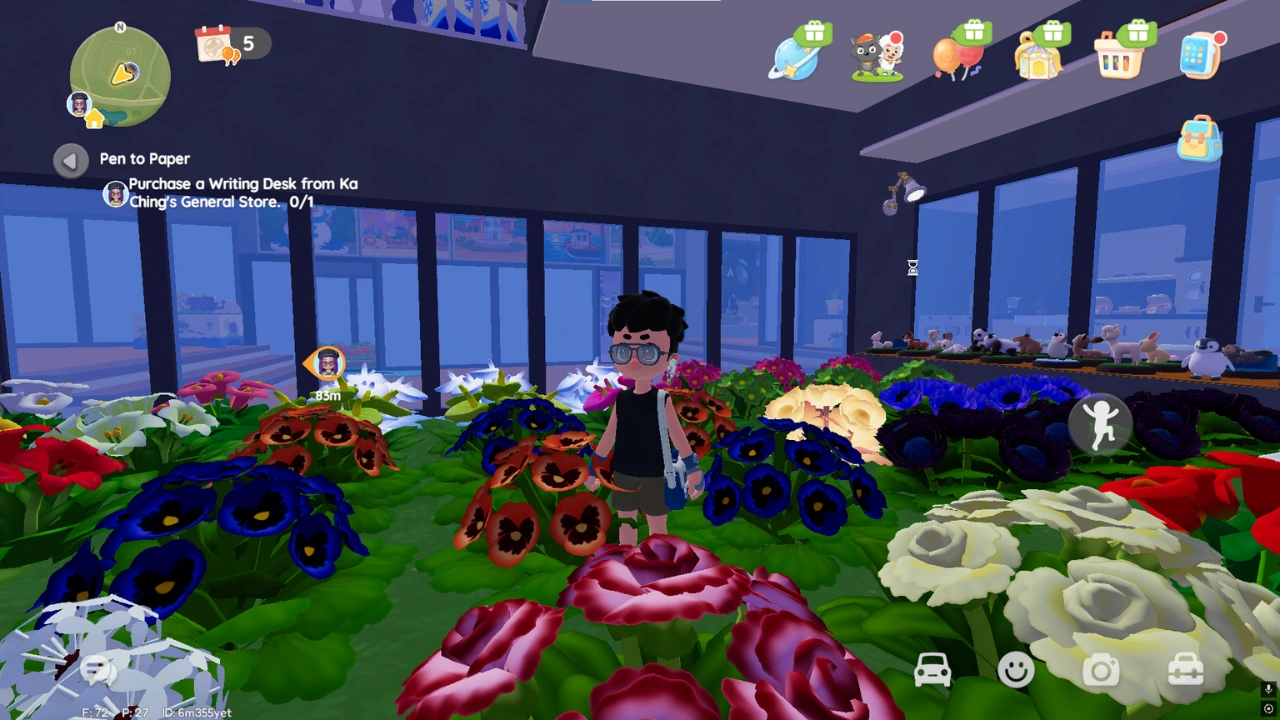Open the smartwatch menu

tap(1200, 55)
